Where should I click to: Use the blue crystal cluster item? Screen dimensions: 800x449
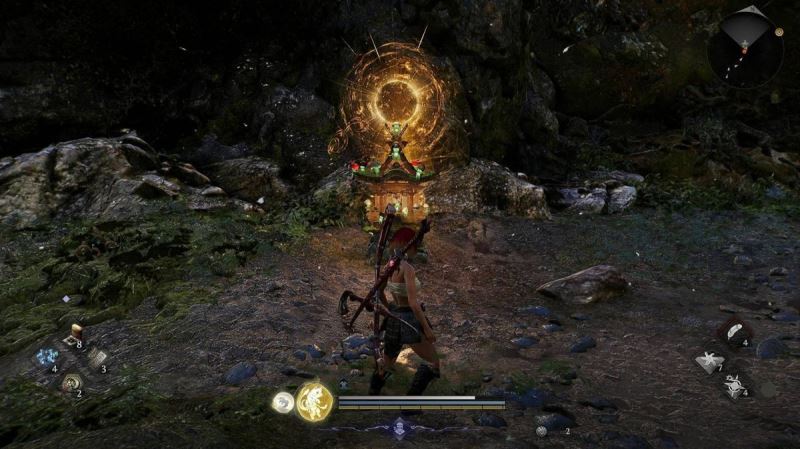pos(47,357)
